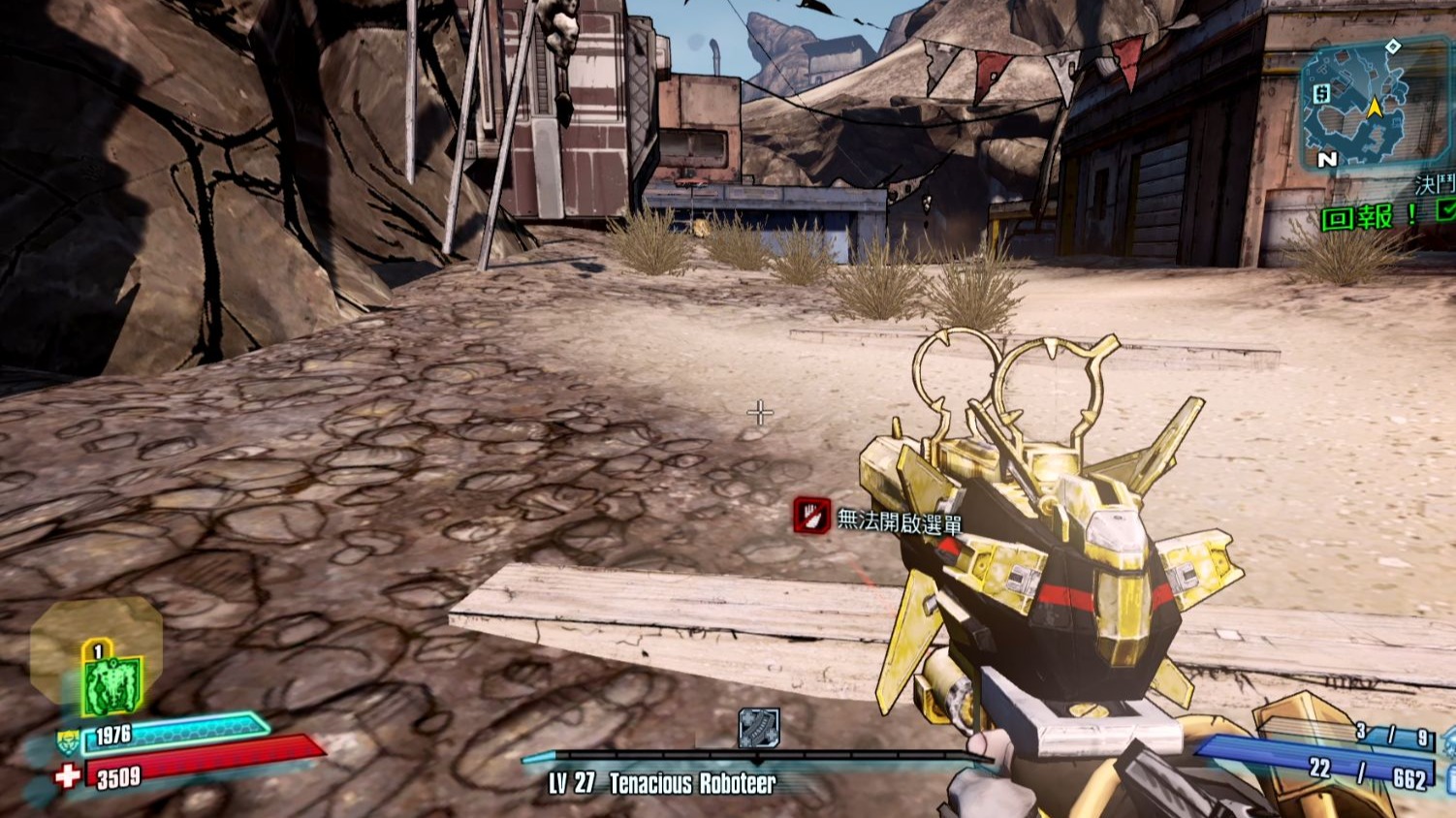Click the red 無法開啟選單 notice icon

coord(811,516)
